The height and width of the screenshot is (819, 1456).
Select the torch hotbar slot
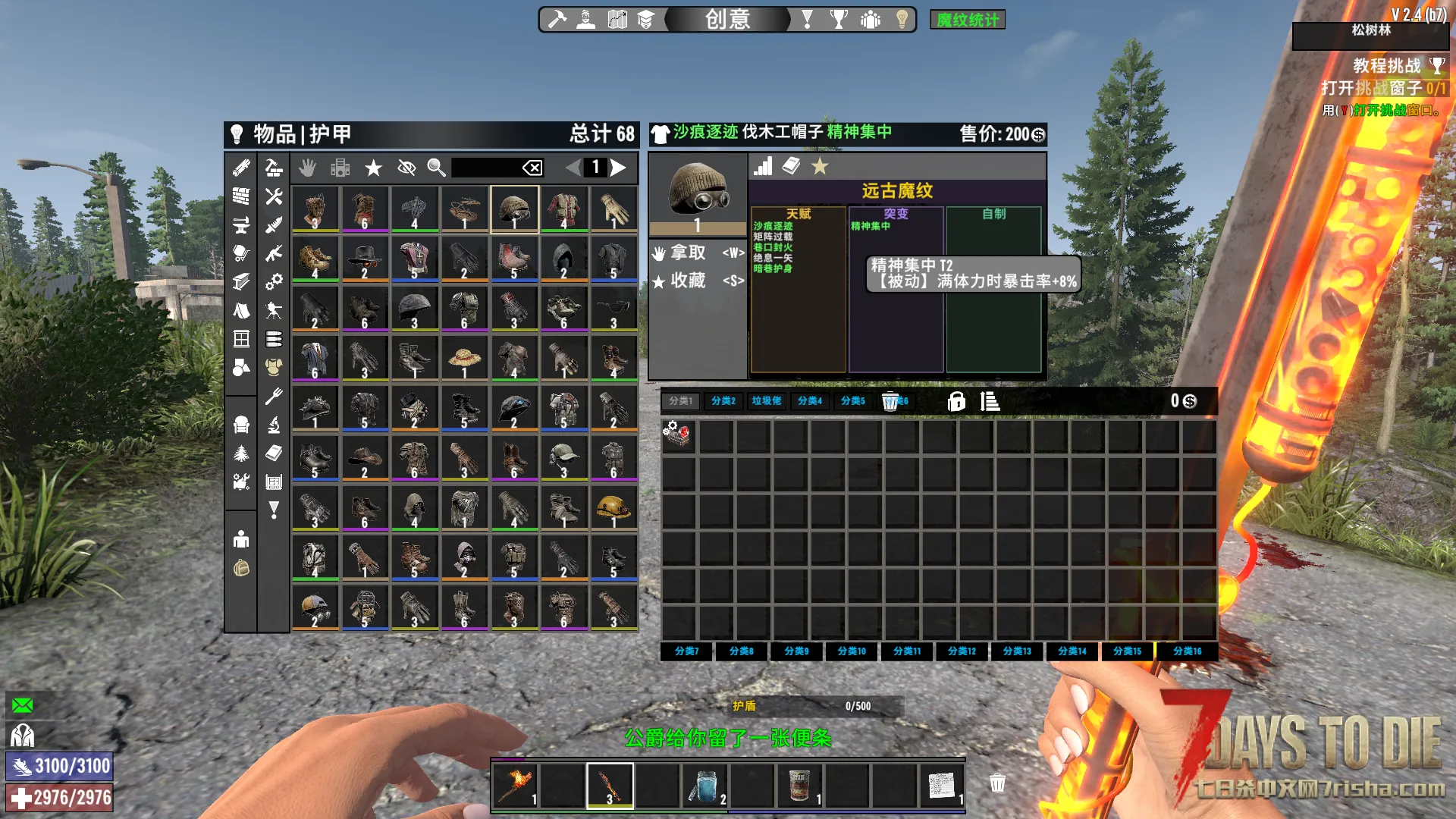[516, 786]
